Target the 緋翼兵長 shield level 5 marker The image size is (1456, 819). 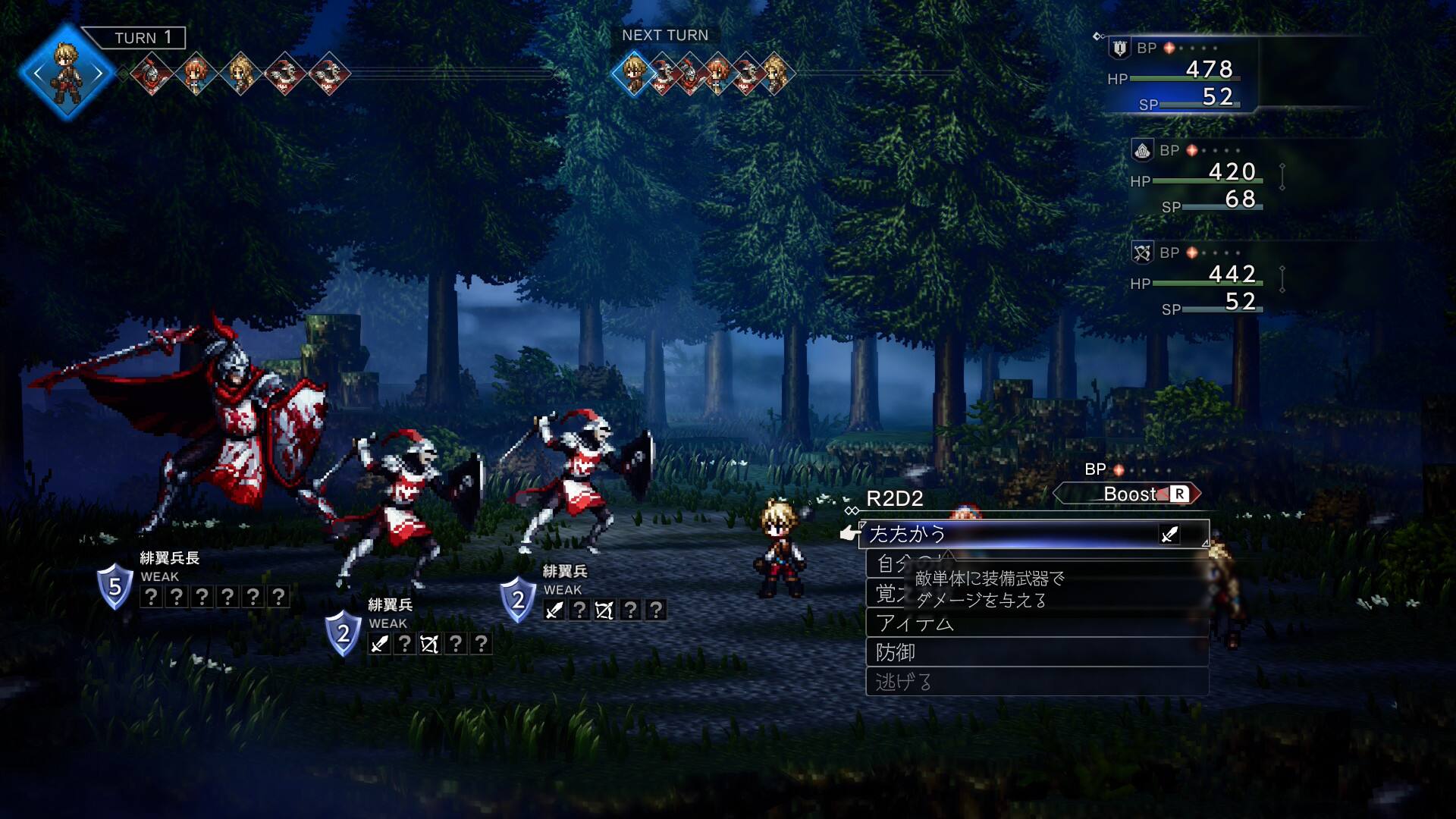click(115, 586)
